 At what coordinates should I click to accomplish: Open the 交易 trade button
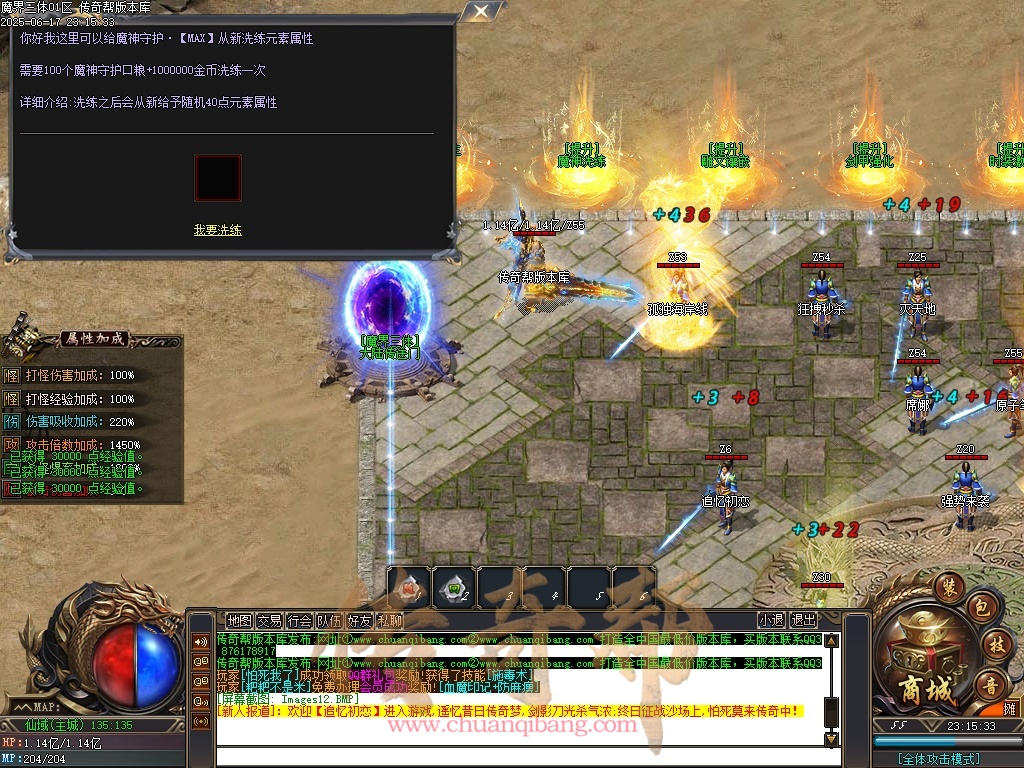(269, 621)
